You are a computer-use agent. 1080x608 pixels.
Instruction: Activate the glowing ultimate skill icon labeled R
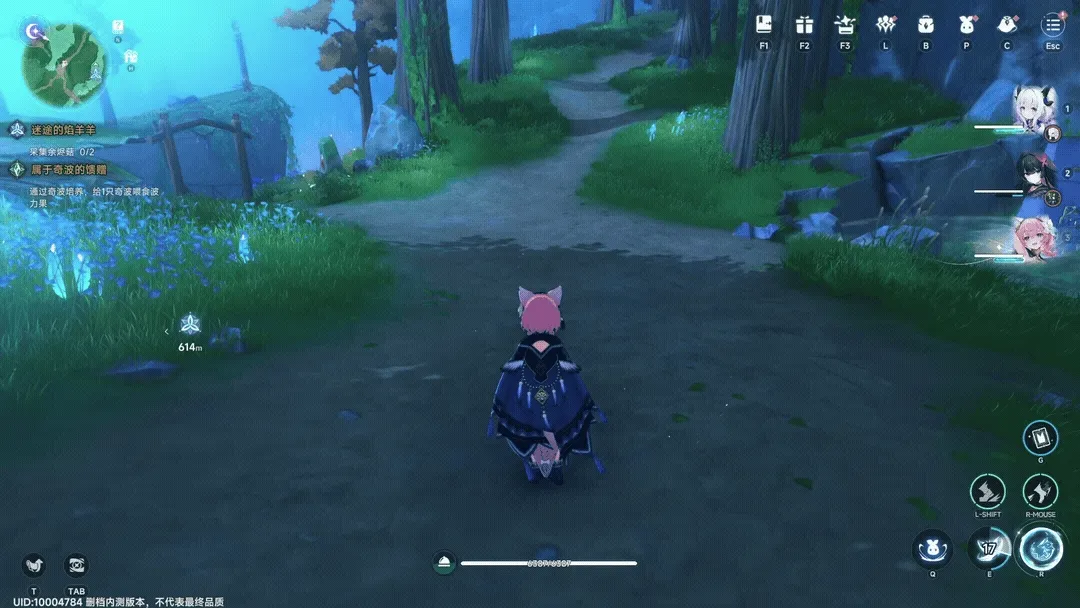pos(1040,548)
